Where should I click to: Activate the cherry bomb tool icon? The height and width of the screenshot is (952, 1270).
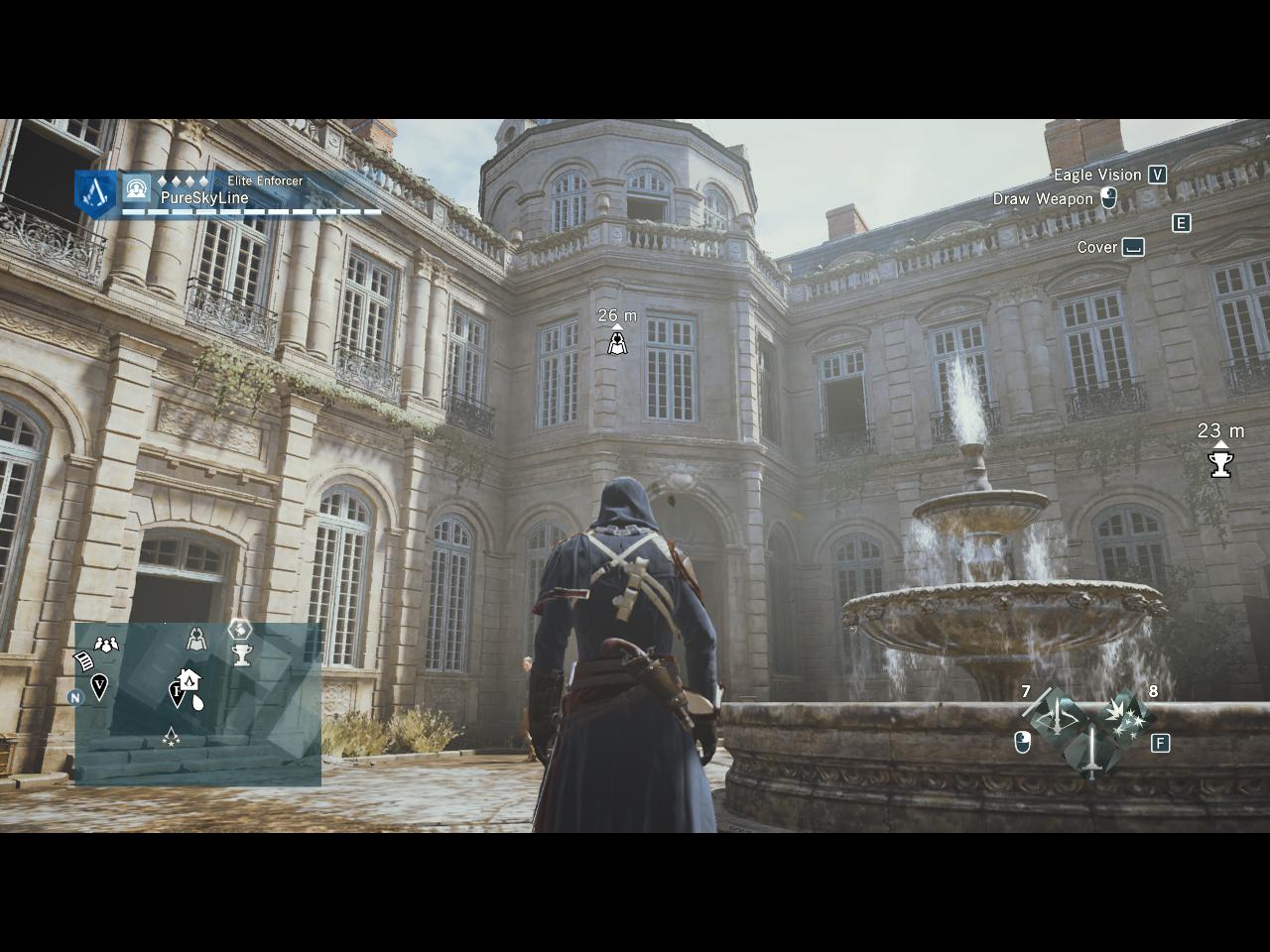point(1127,714)
